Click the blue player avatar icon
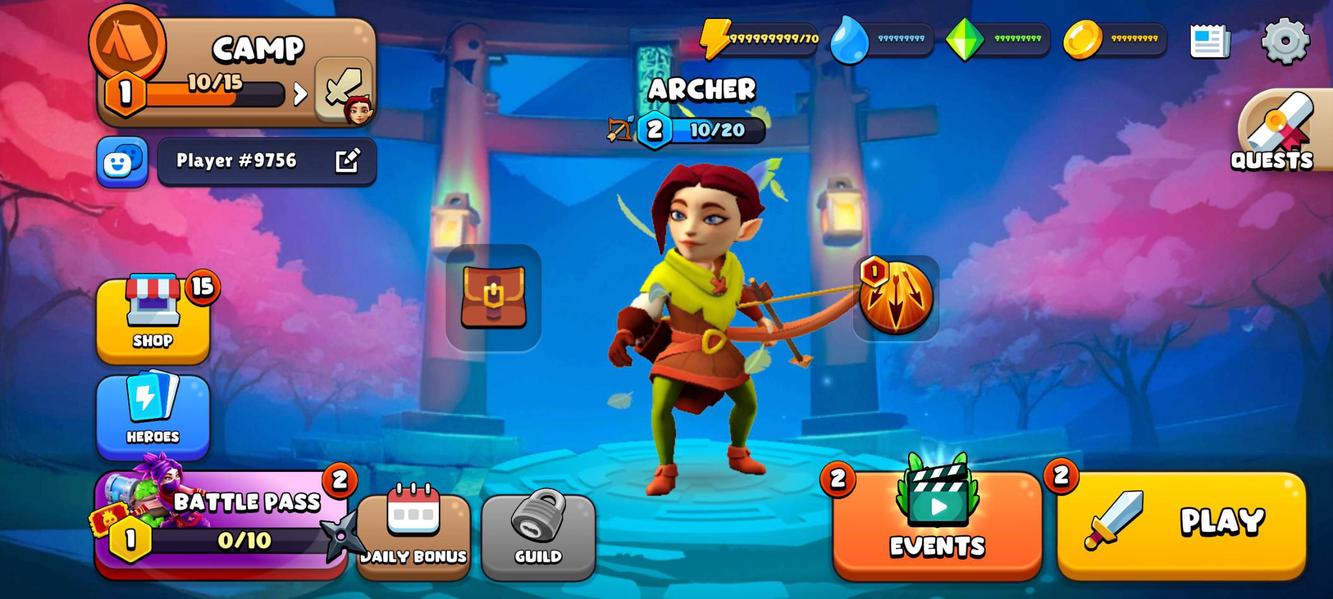Viewport: 1333px width, 599px height. pyautogui.click(x=122, y=162)
